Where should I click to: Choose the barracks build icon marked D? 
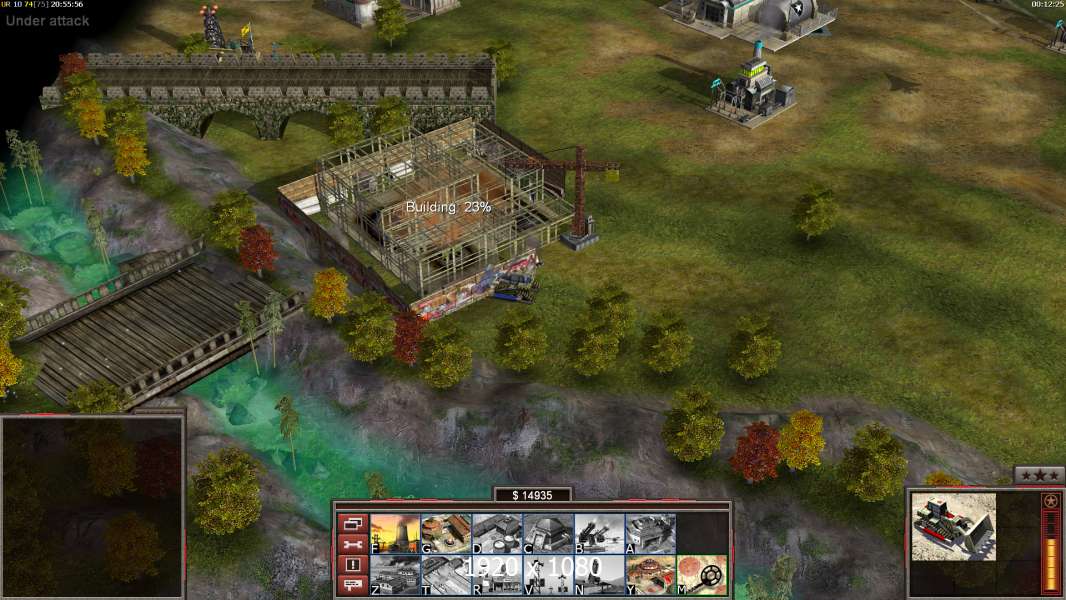point(497,534)
